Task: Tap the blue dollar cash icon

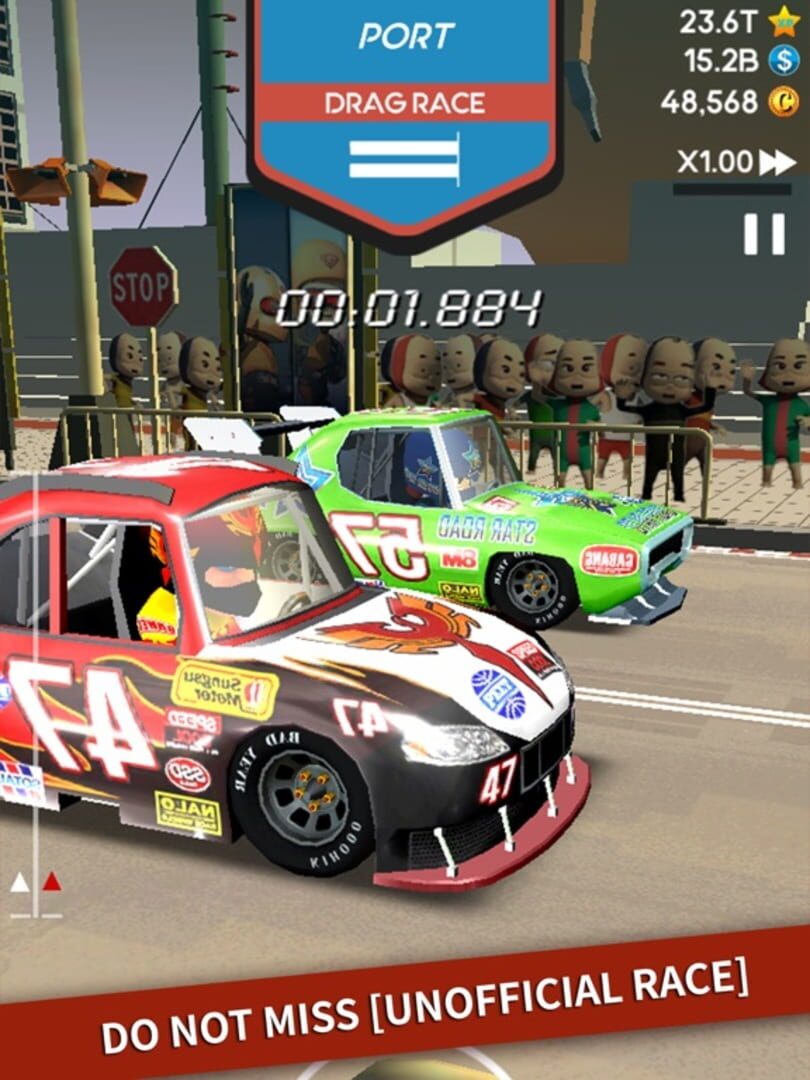Action: coord(783,60)
